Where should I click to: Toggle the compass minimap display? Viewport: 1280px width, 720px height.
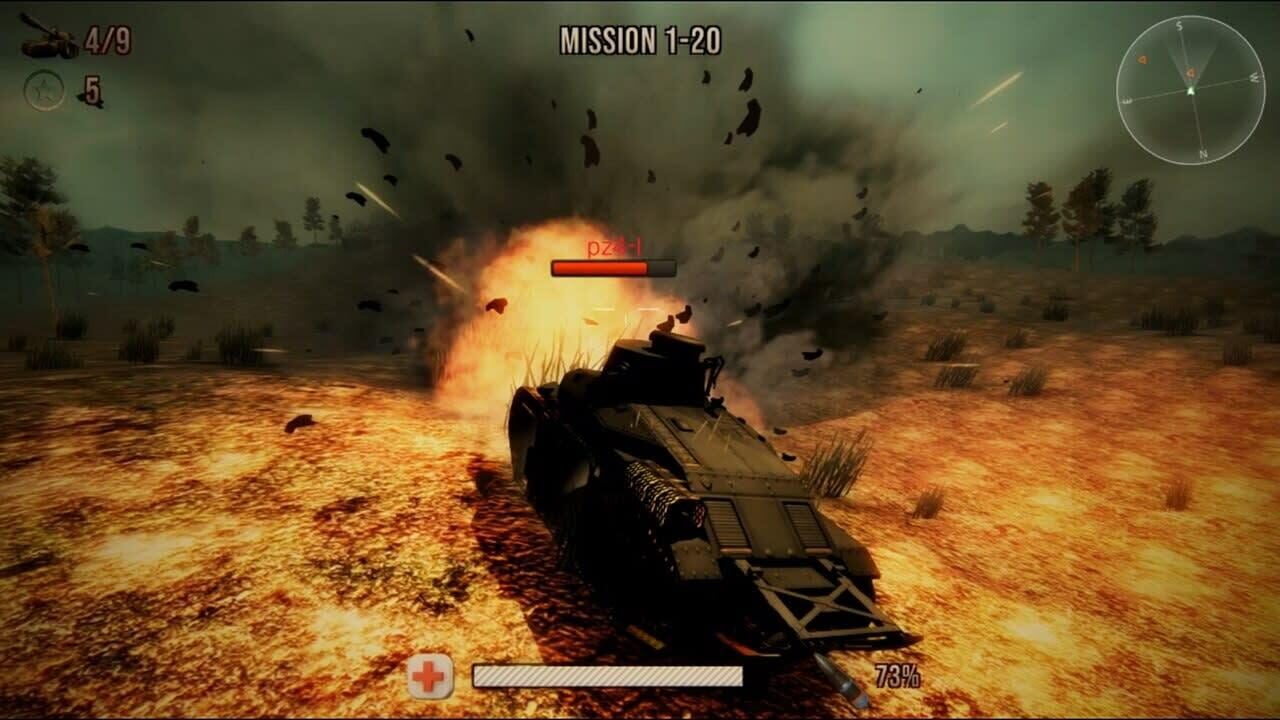click(1190, 88)
